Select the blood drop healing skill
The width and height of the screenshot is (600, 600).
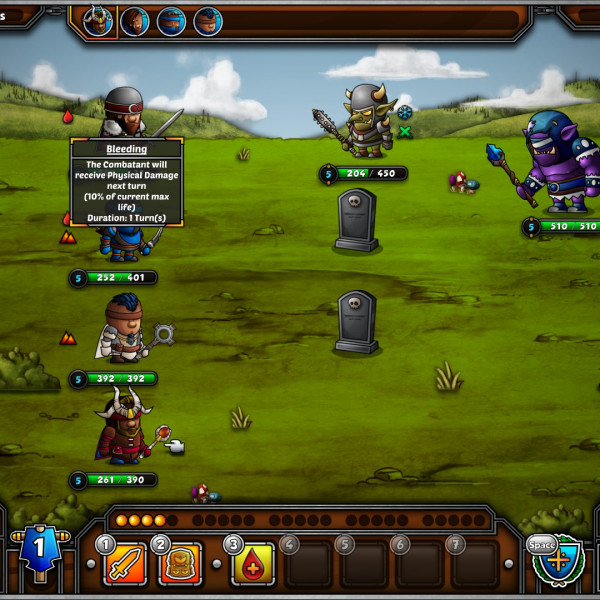pyautogui.click(x=253, y=565)
